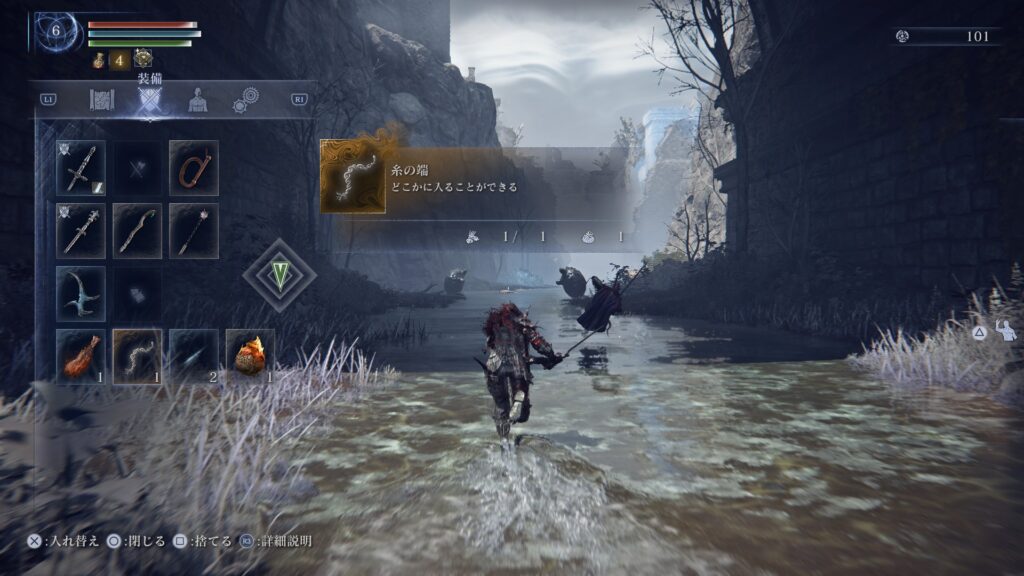Viewport: 1024px width, 576px height.
Task: Select the flaming orb item slot
Action: click(x=250, y=355)
